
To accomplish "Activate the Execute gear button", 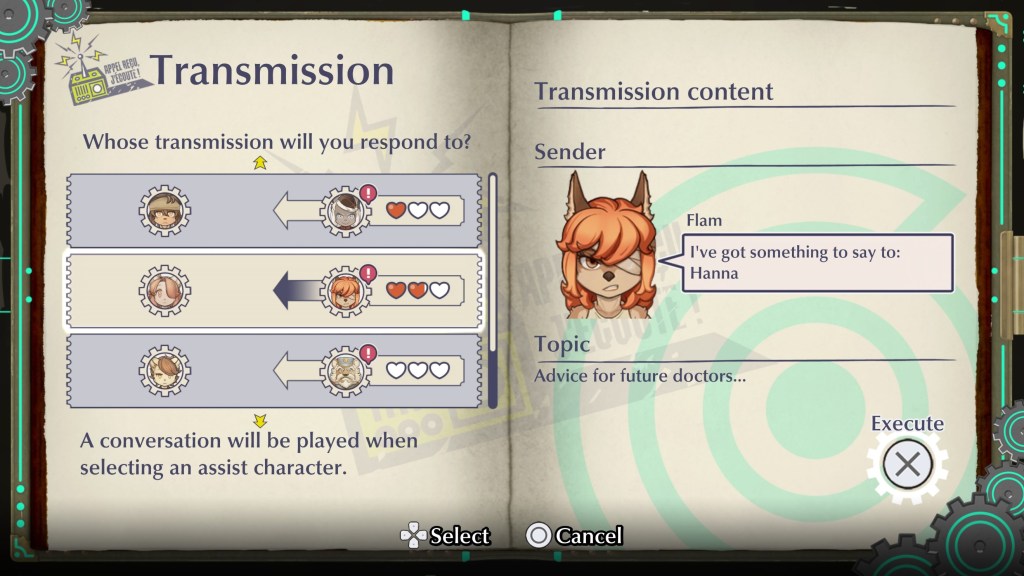I will 907,464.
